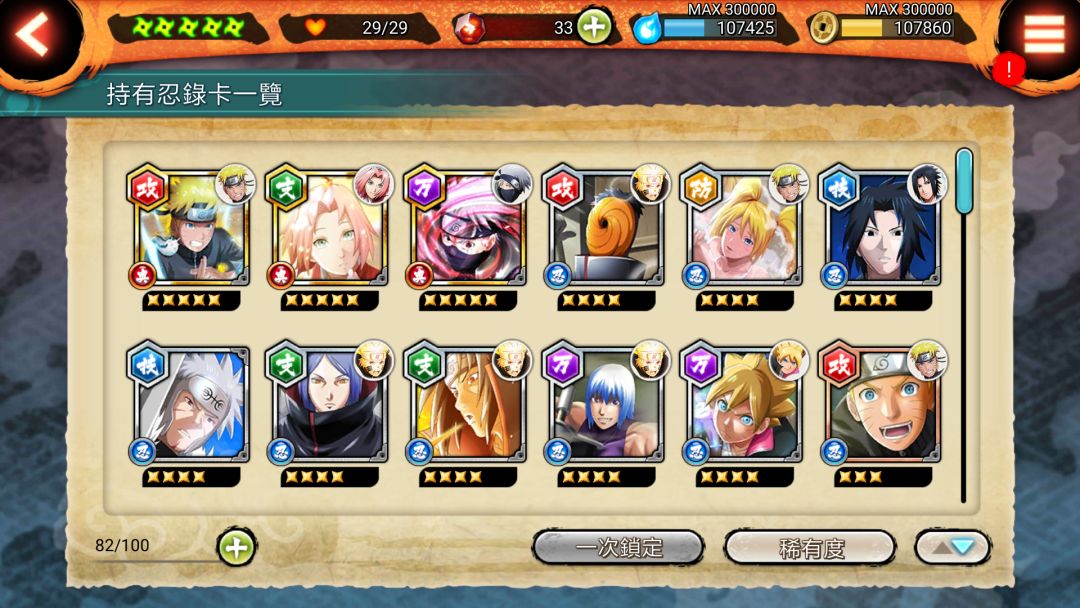Open the hamburger menu
1080x608 pixels.
(x=1044, y=35)
